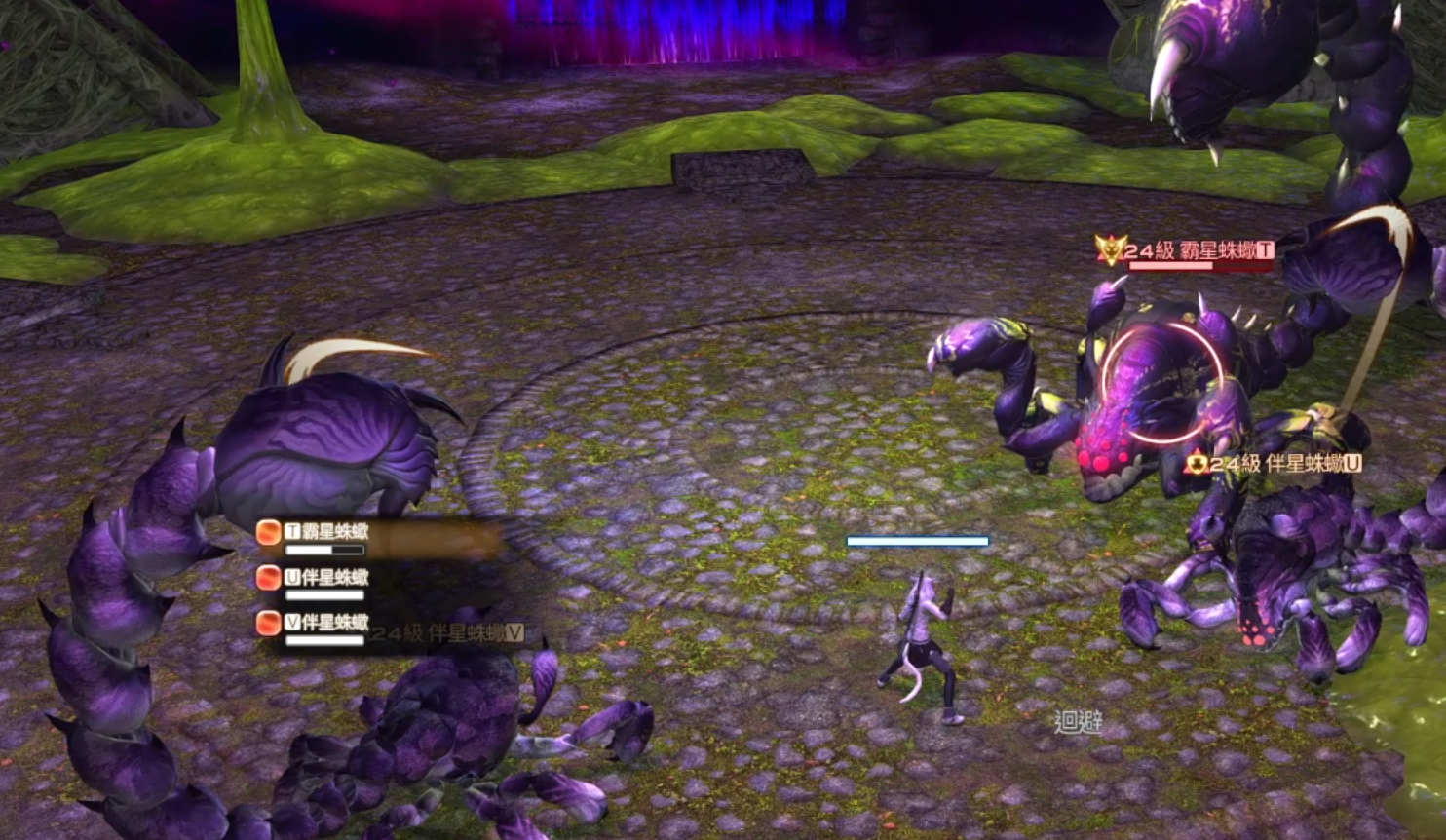Choose 伴星蛛蠍 V enemy list entry
Image resolution: width=1446 pixels, height=840 pixels.
click(x=327, y=623)
